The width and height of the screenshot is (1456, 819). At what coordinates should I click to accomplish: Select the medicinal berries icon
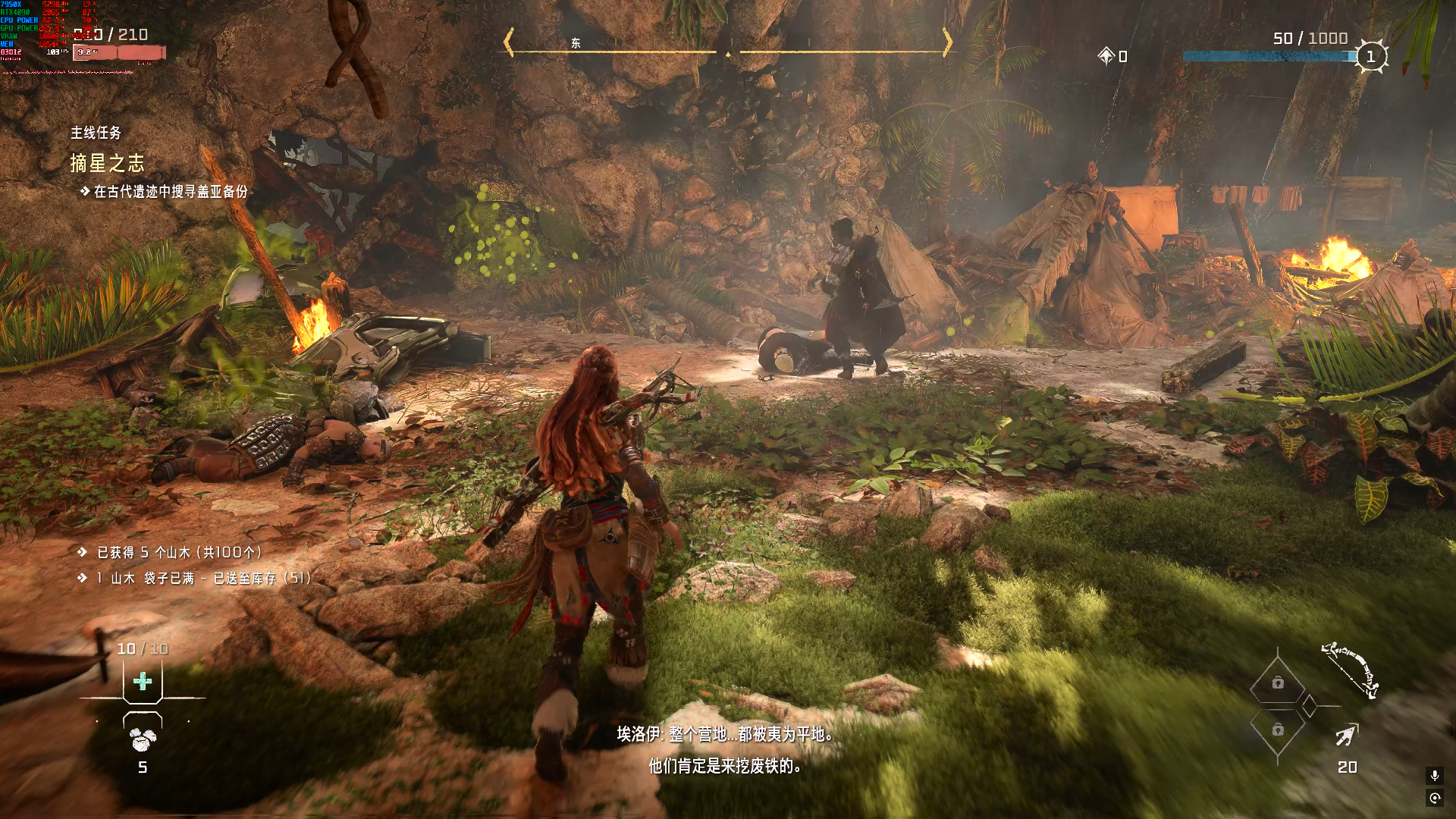[142, 738]
